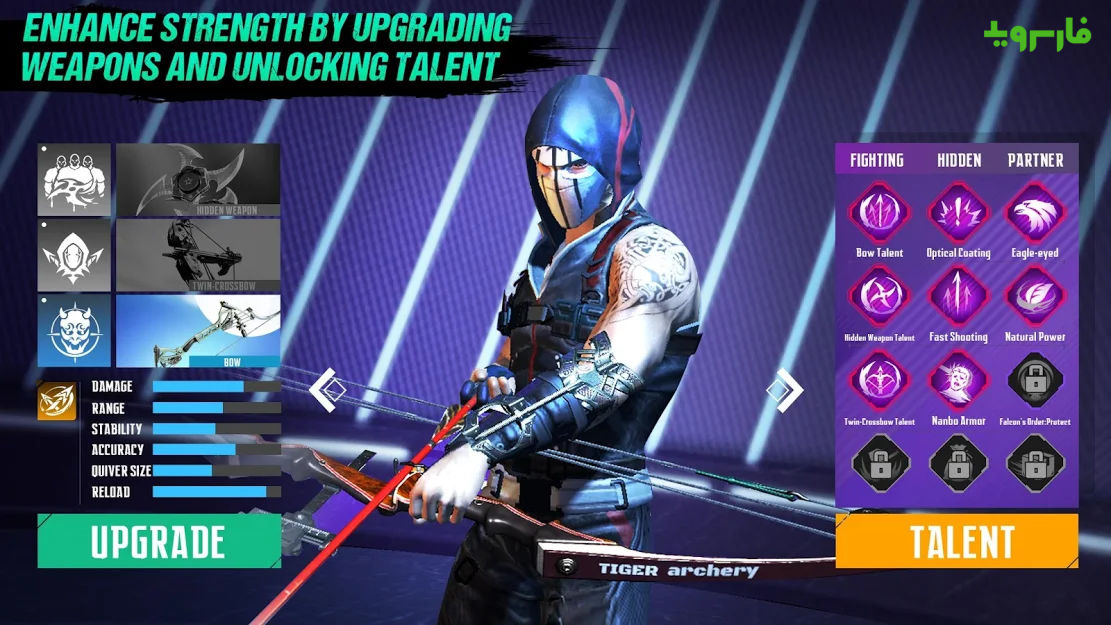The height and width of the screenshot is (625, 1111).
Task: Select the Eagle-eyed talent icon
Action: tap(1036, 213)
